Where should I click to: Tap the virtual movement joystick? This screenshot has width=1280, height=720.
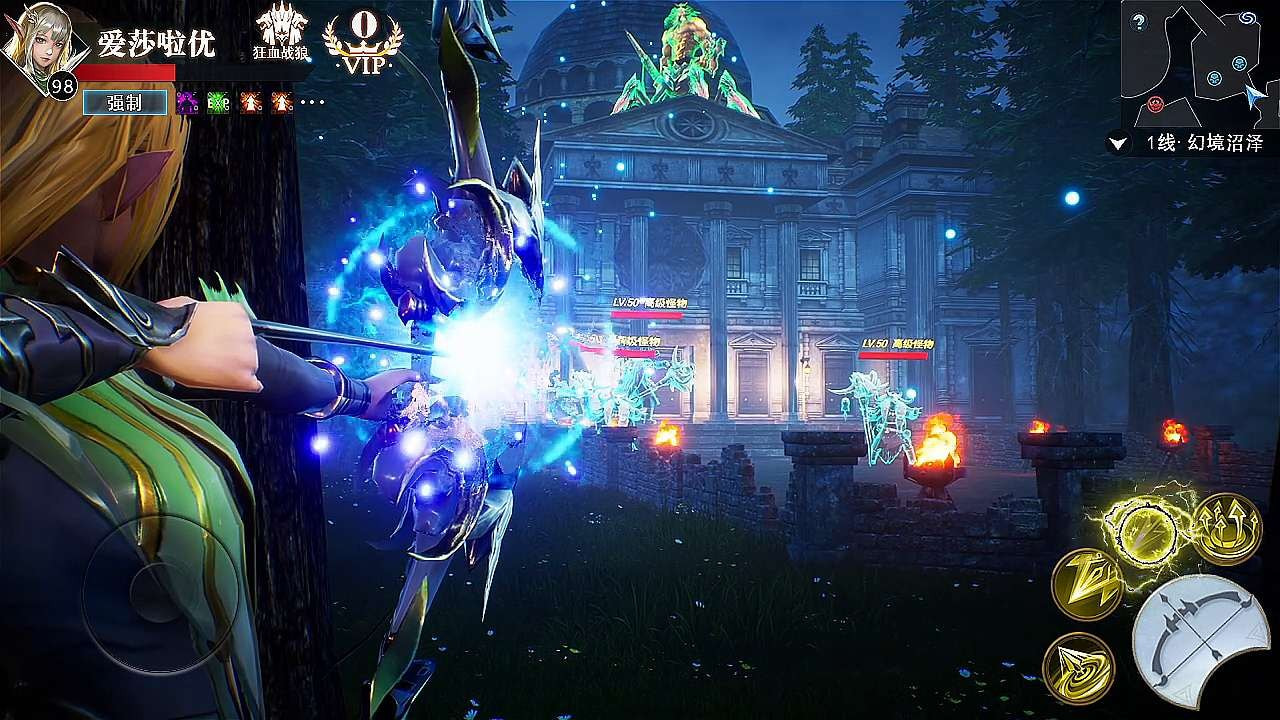click(160, 592)
